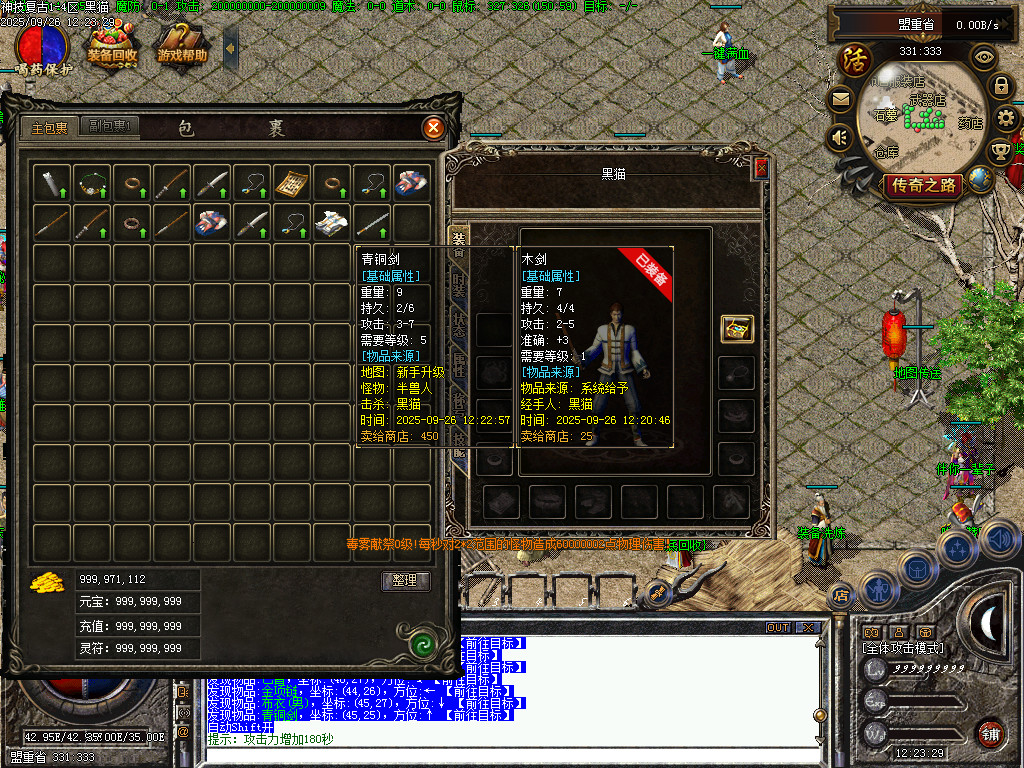Open 装备回收 equipment recycling
Screen dimensions: 1024x768
[x=111, y=45]
